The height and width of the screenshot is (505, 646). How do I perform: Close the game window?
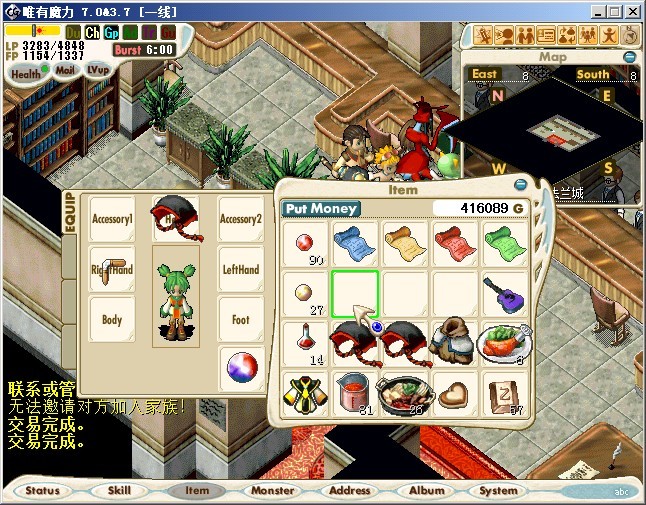tap(633, 11)
